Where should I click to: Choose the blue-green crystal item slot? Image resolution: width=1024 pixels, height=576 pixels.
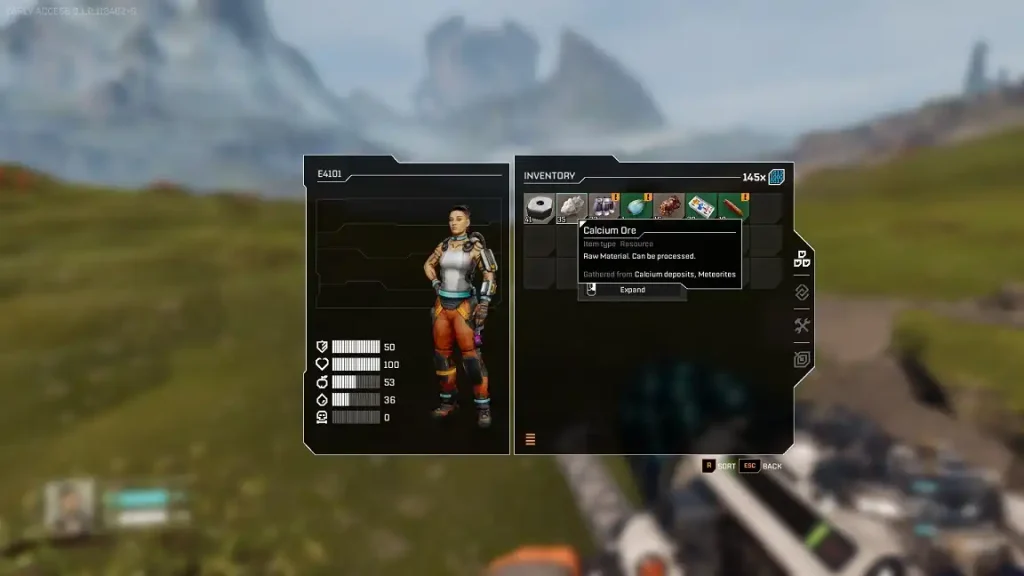[x=636, y=208]
